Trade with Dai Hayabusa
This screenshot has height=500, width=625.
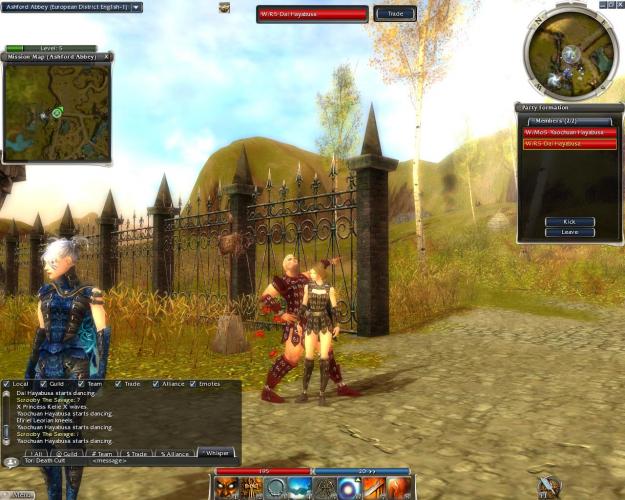395,14
